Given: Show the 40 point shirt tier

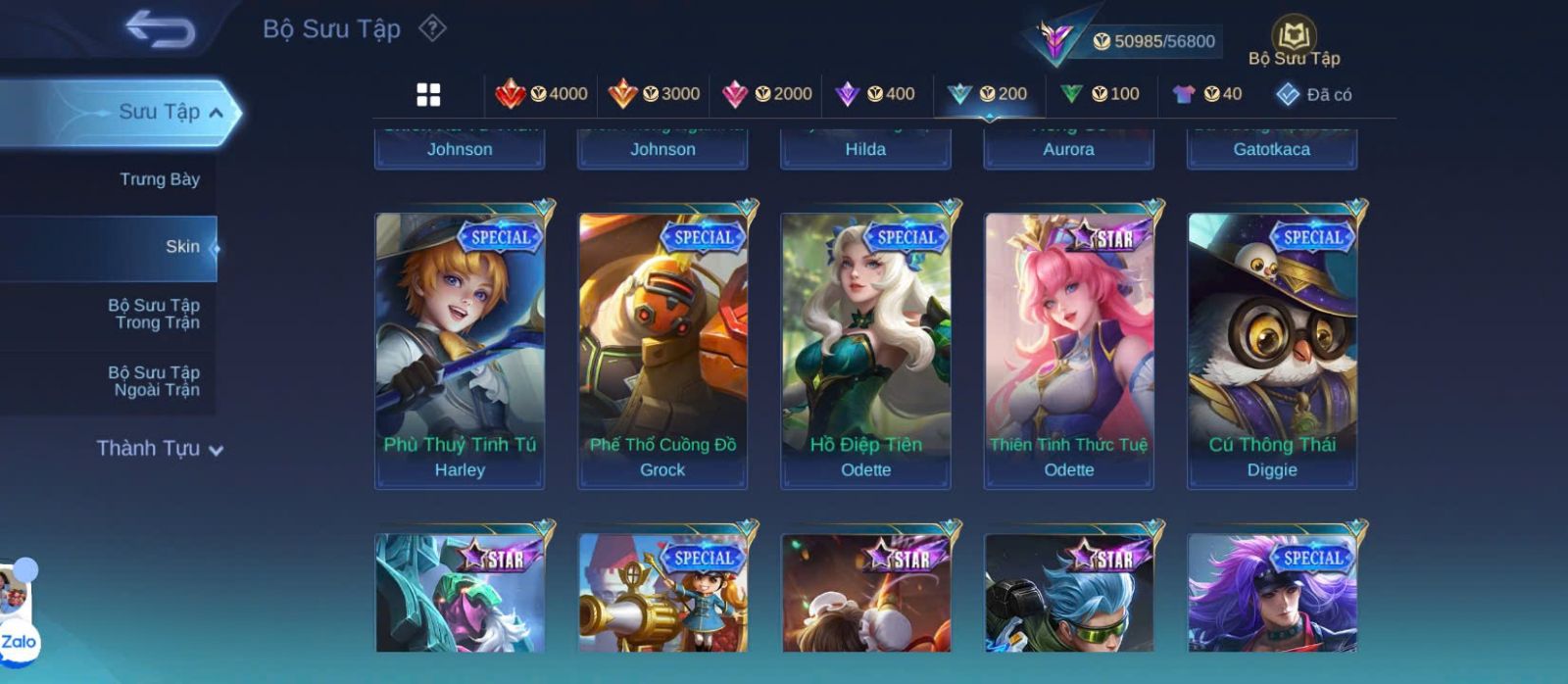Looking at the screenshot, I should (1206, 94).
